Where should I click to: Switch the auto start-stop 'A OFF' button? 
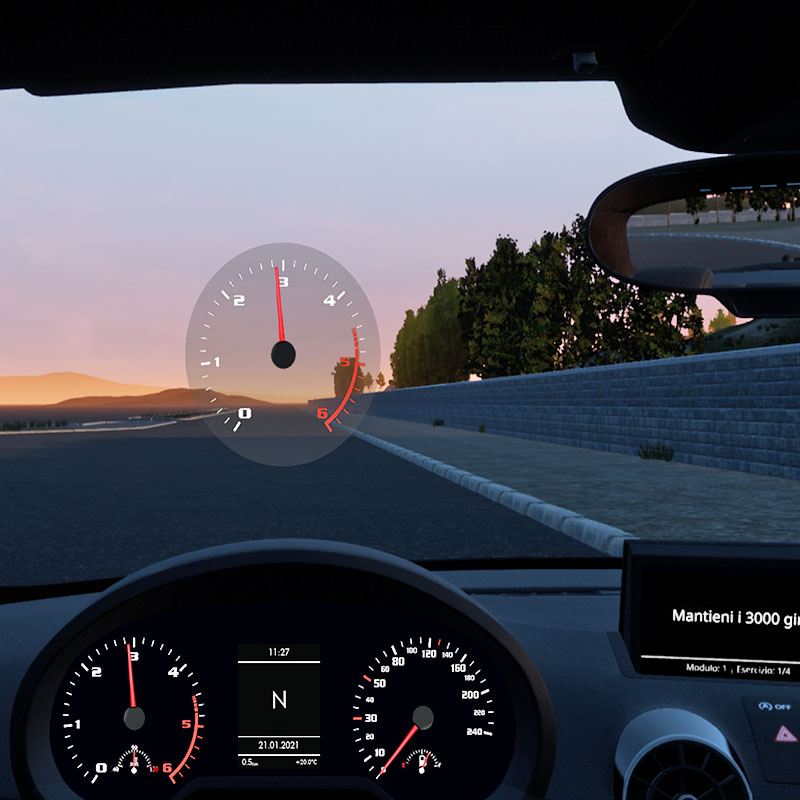point(775,707)
